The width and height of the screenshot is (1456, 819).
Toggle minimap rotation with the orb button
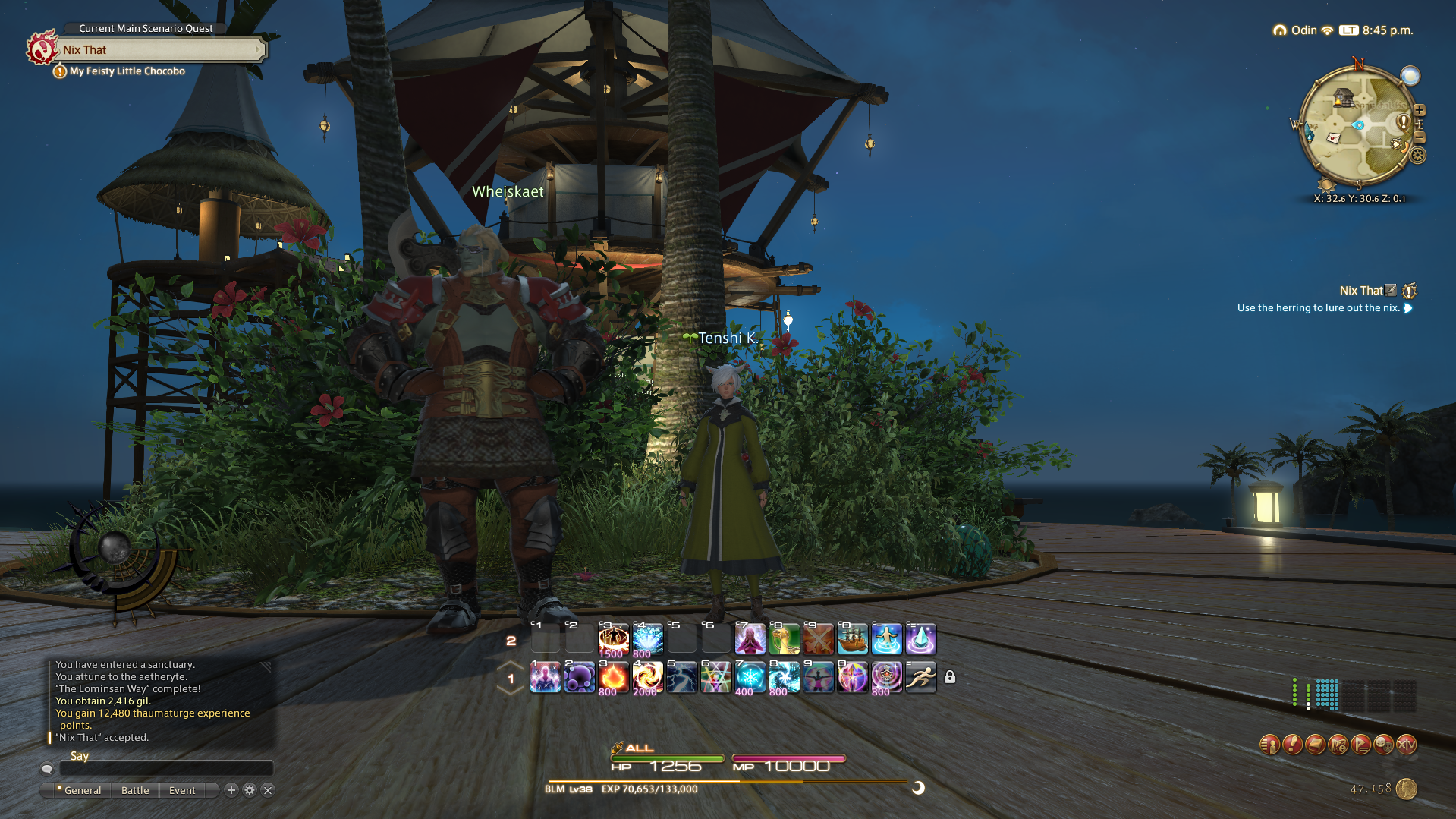click(1410, 75)
